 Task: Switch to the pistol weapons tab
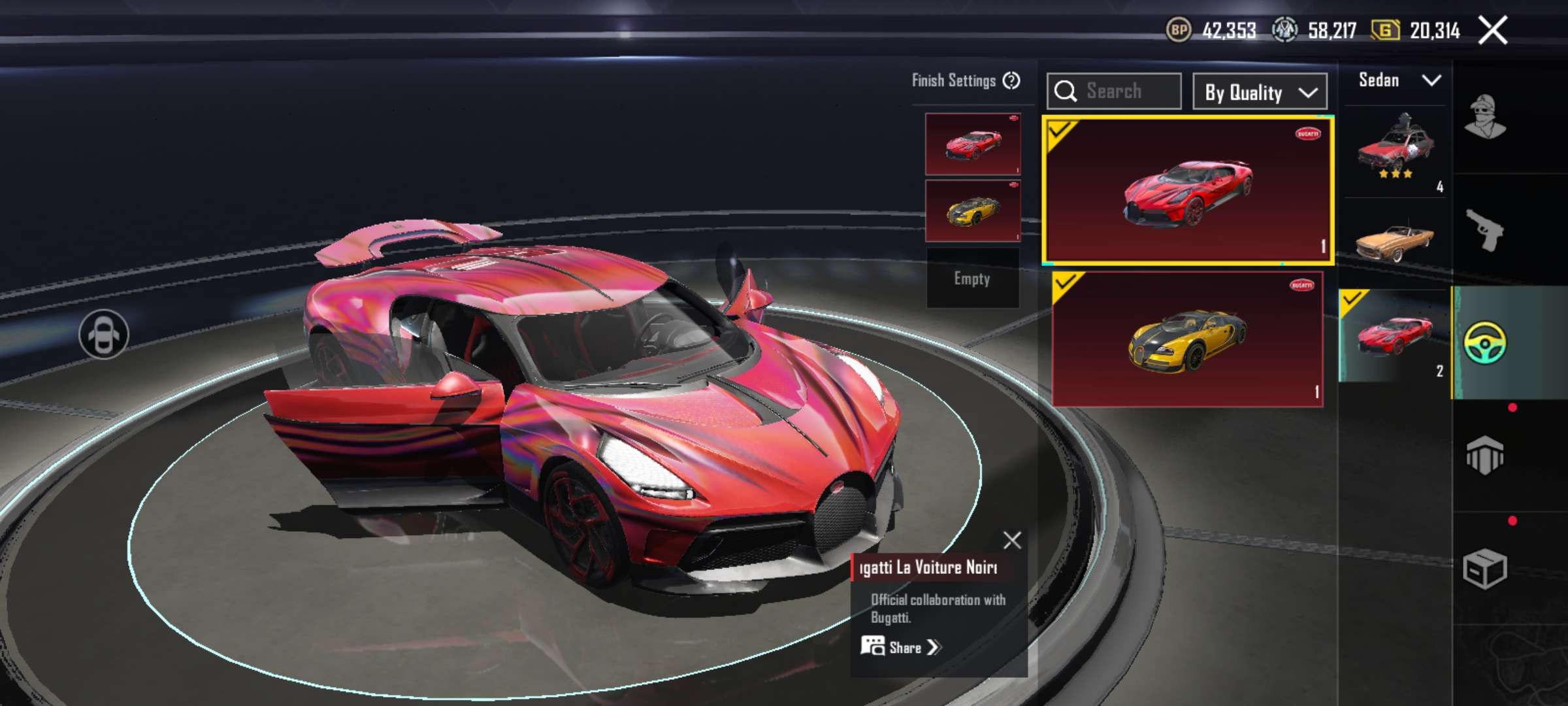coord(1484,229)
